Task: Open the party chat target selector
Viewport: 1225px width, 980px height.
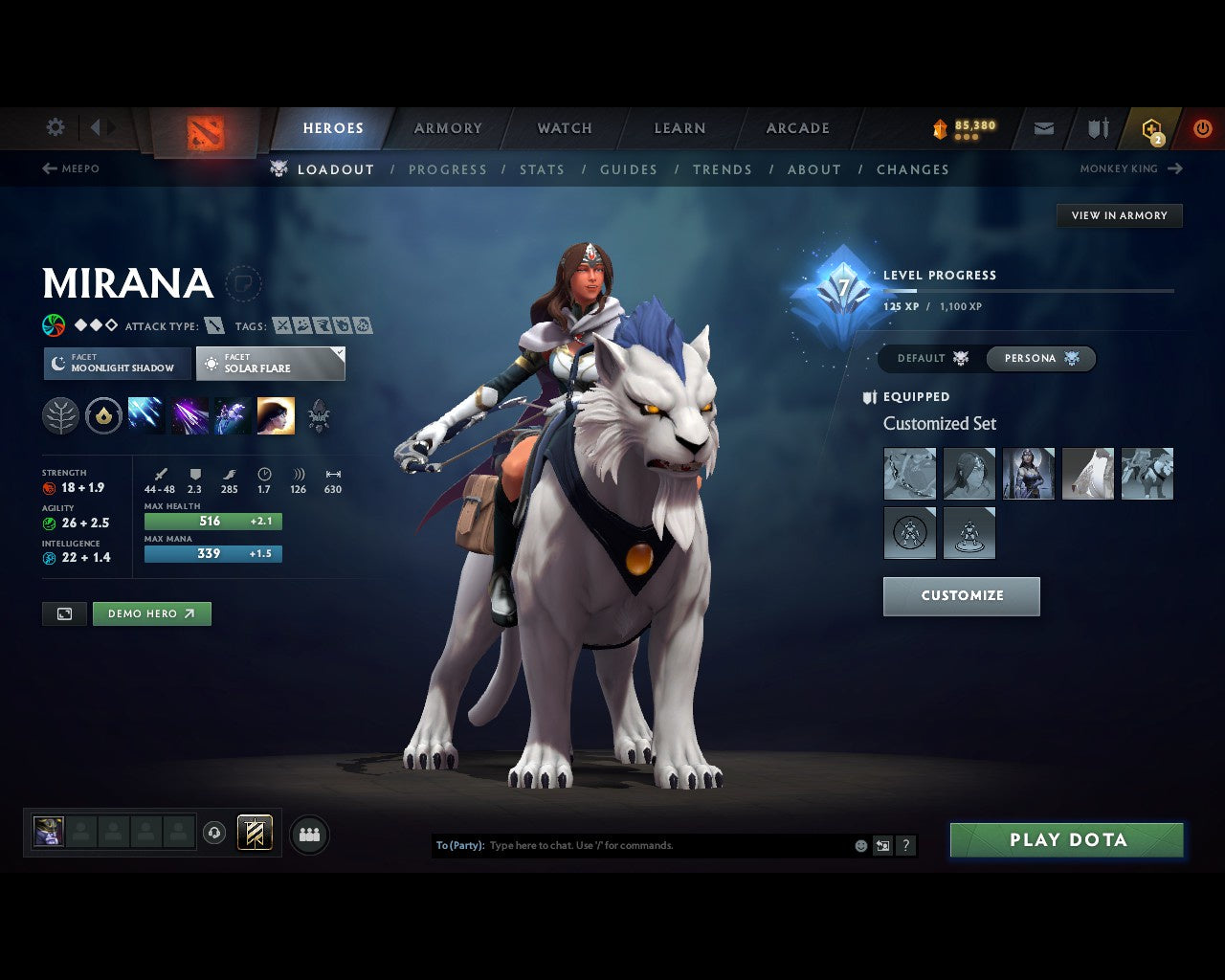Action: point(457,845)
